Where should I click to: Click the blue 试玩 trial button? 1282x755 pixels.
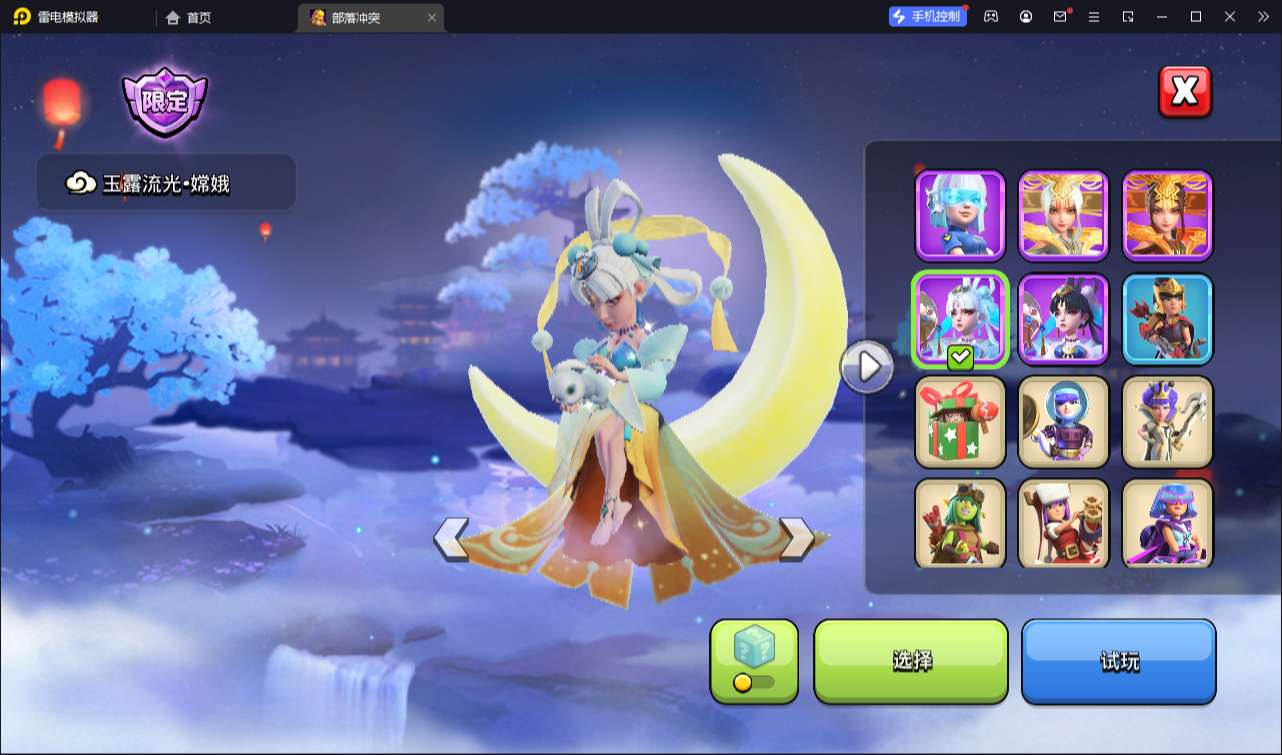point(1118,661)
